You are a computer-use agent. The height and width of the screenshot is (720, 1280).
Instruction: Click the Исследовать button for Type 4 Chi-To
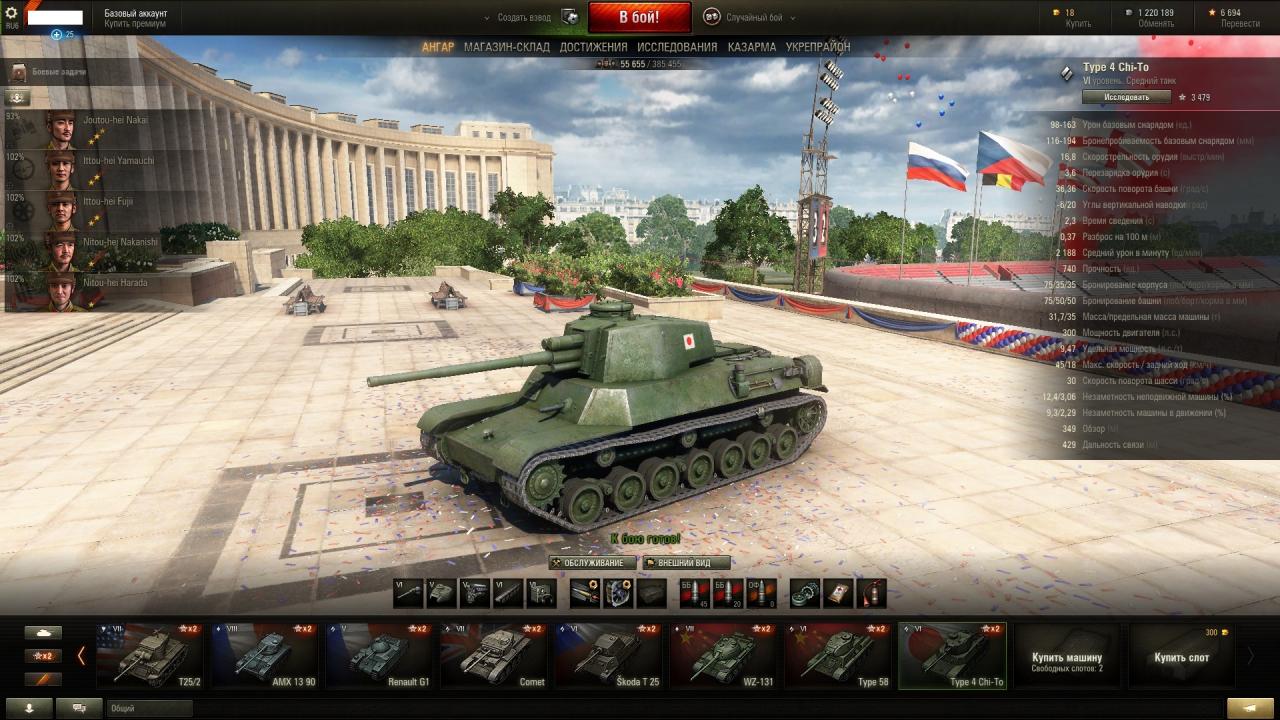tap(1126, 97)
